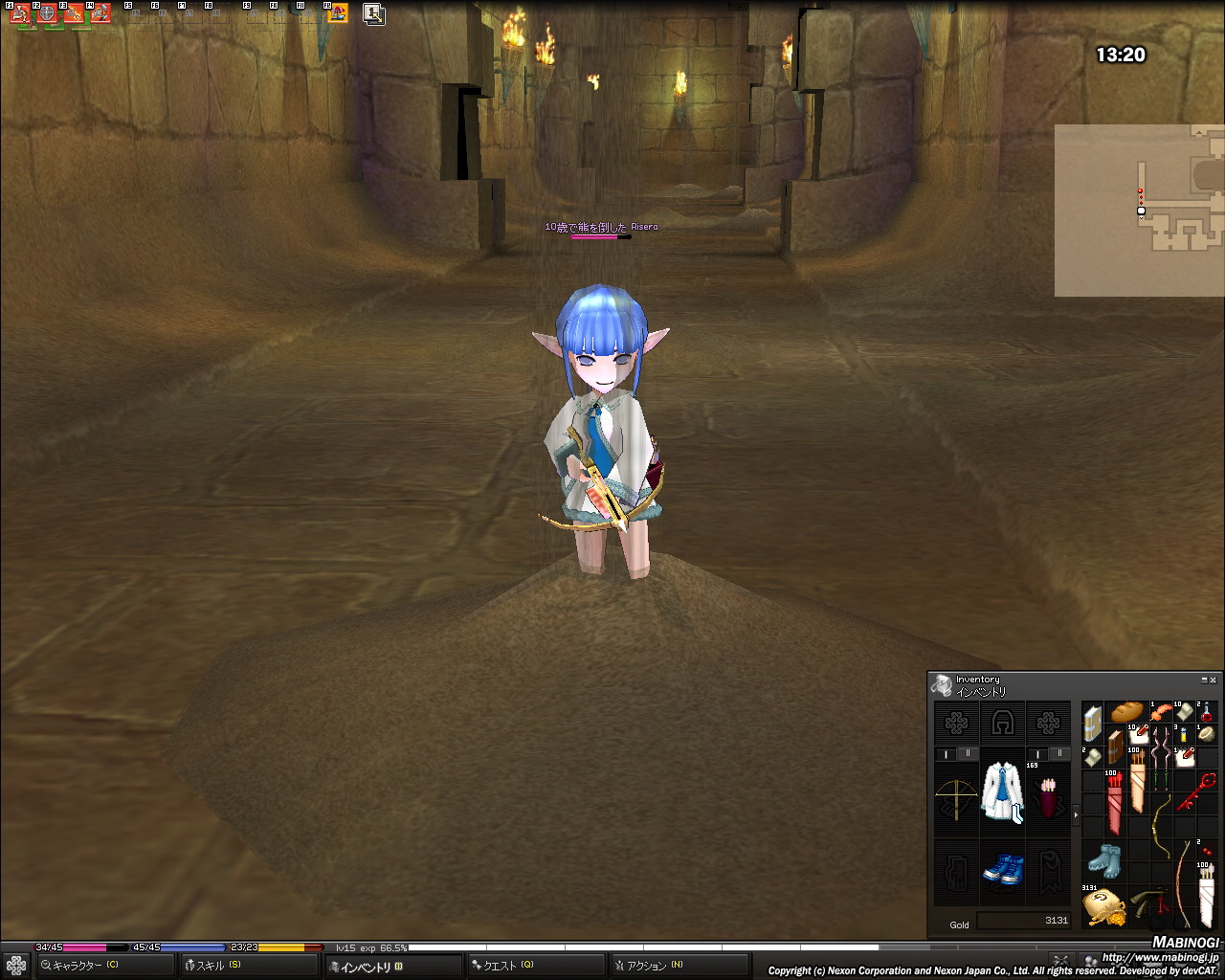Close the Inventory window
This screenshot has width=1225, height=980.
[x=1214, y=679]
